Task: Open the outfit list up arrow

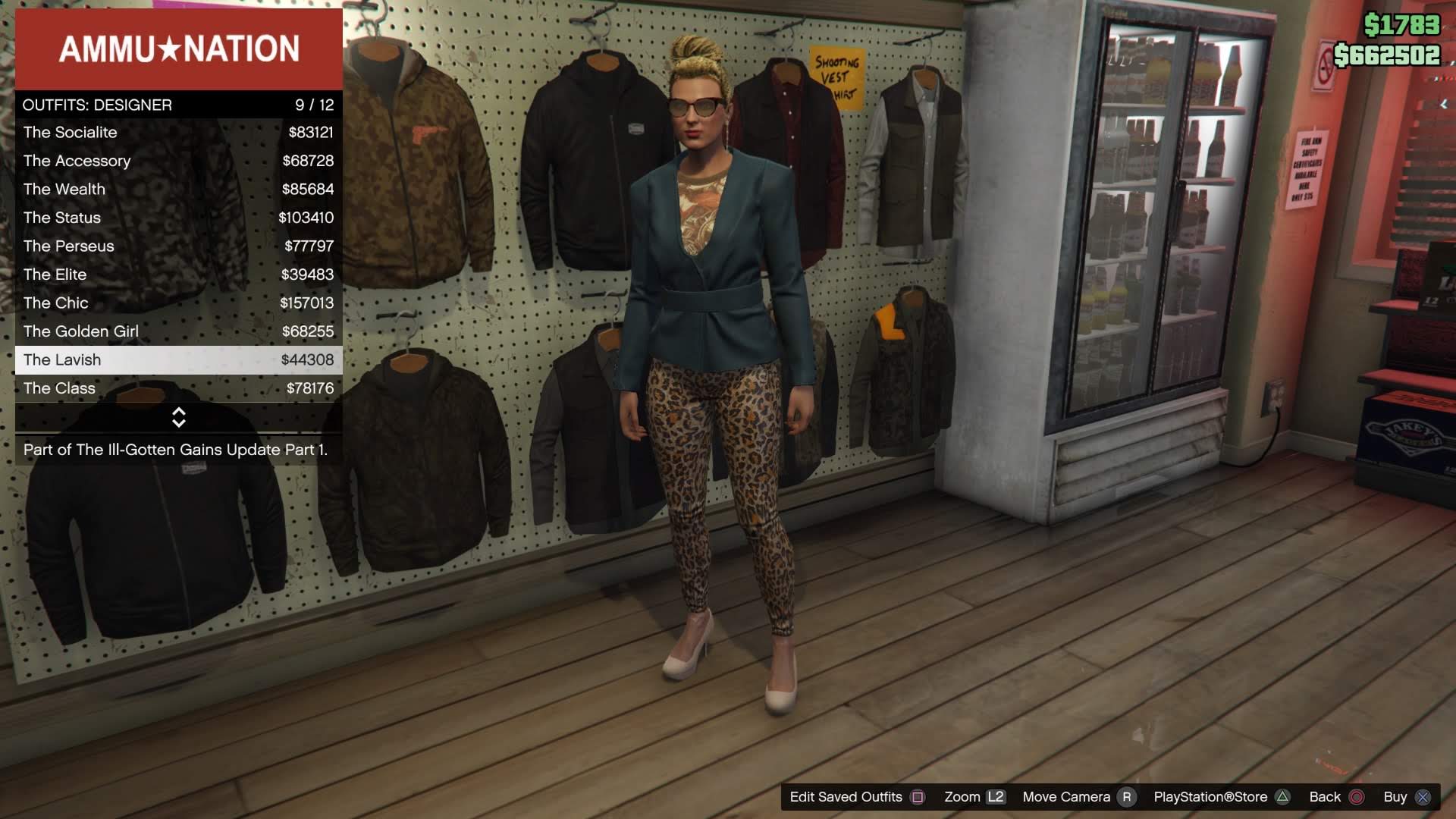Action: [180, 413]
